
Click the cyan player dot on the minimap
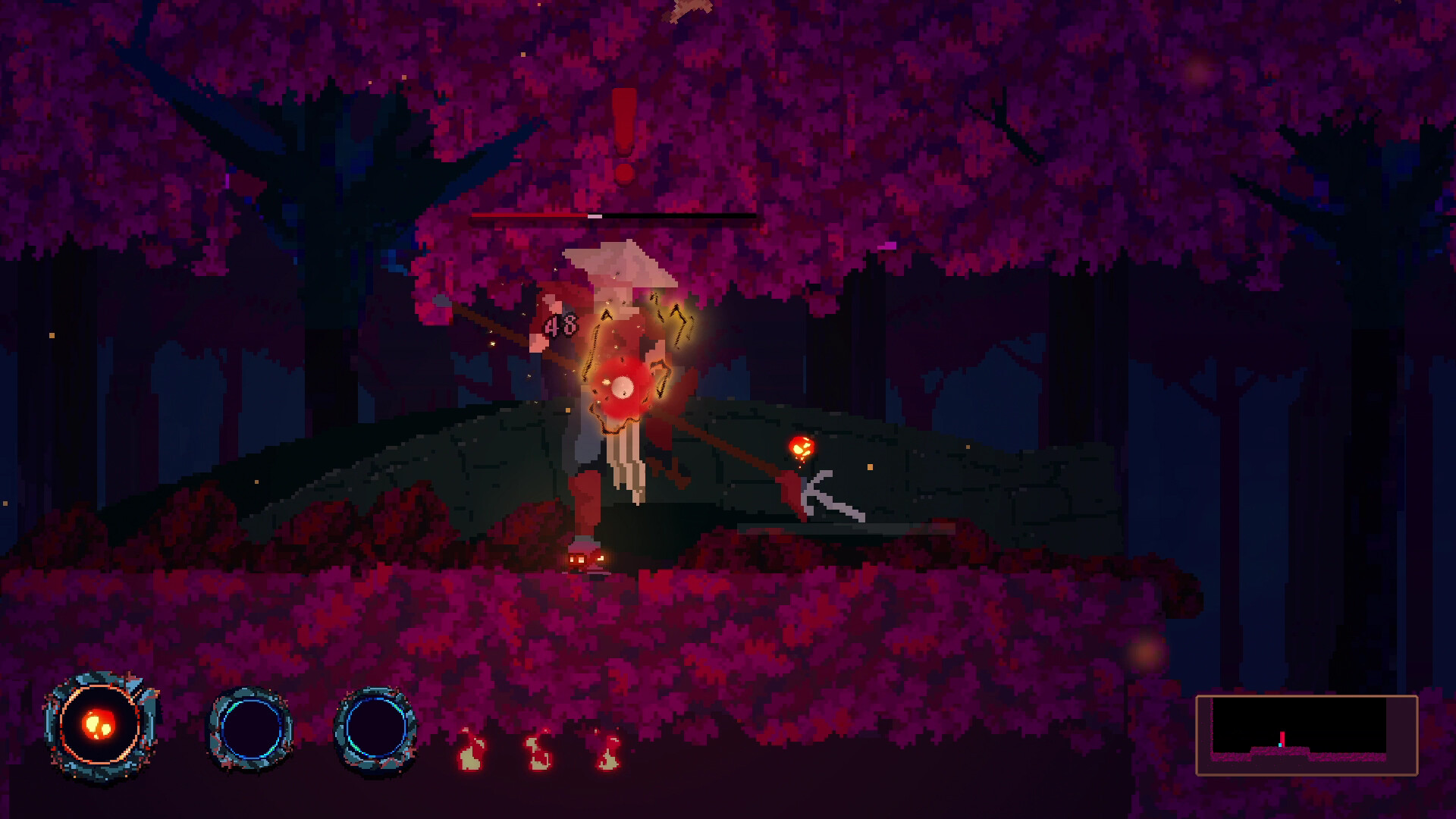coord(1280,745)
